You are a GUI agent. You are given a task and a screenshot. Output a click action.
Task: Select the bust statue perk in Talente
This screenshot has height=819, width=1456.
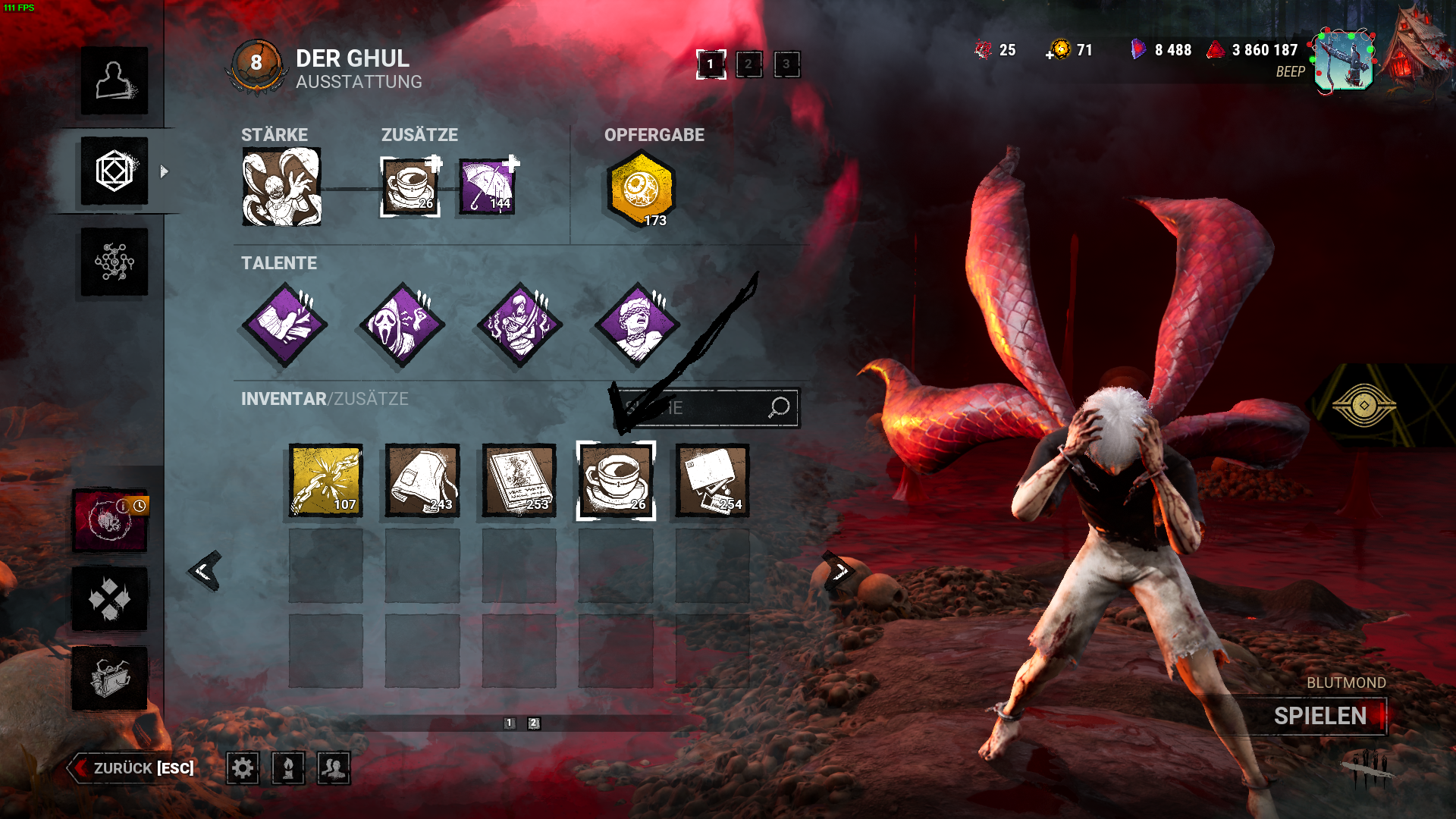point(637,325)
